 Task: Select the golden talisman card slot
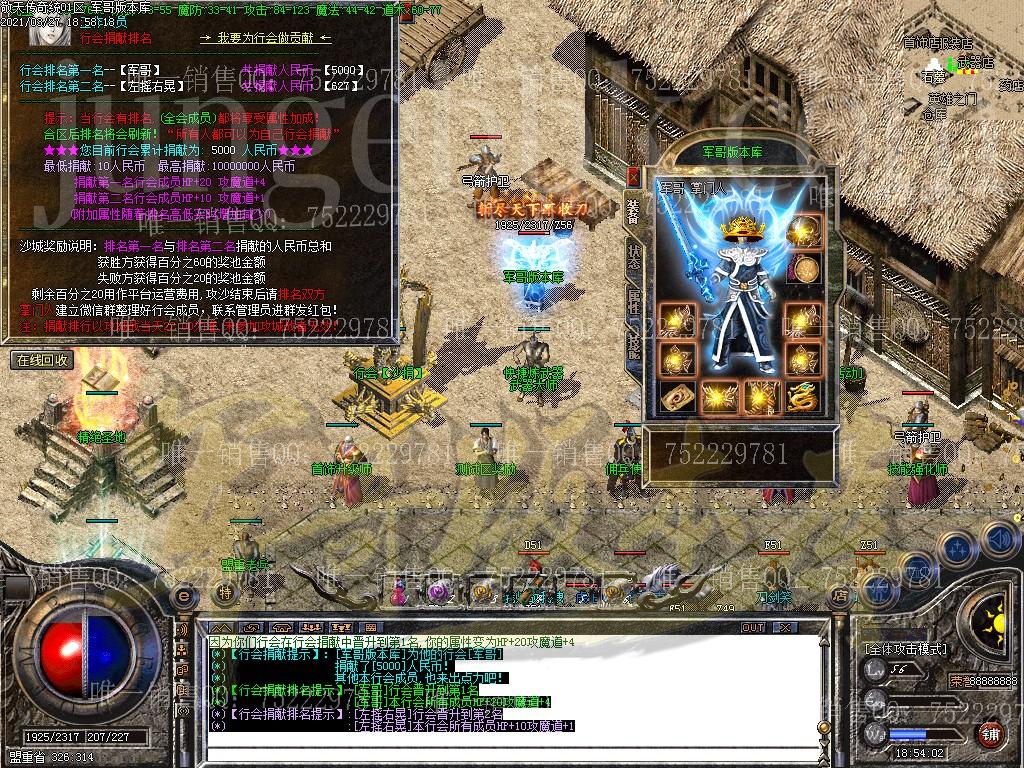click(x=677, y=396)
